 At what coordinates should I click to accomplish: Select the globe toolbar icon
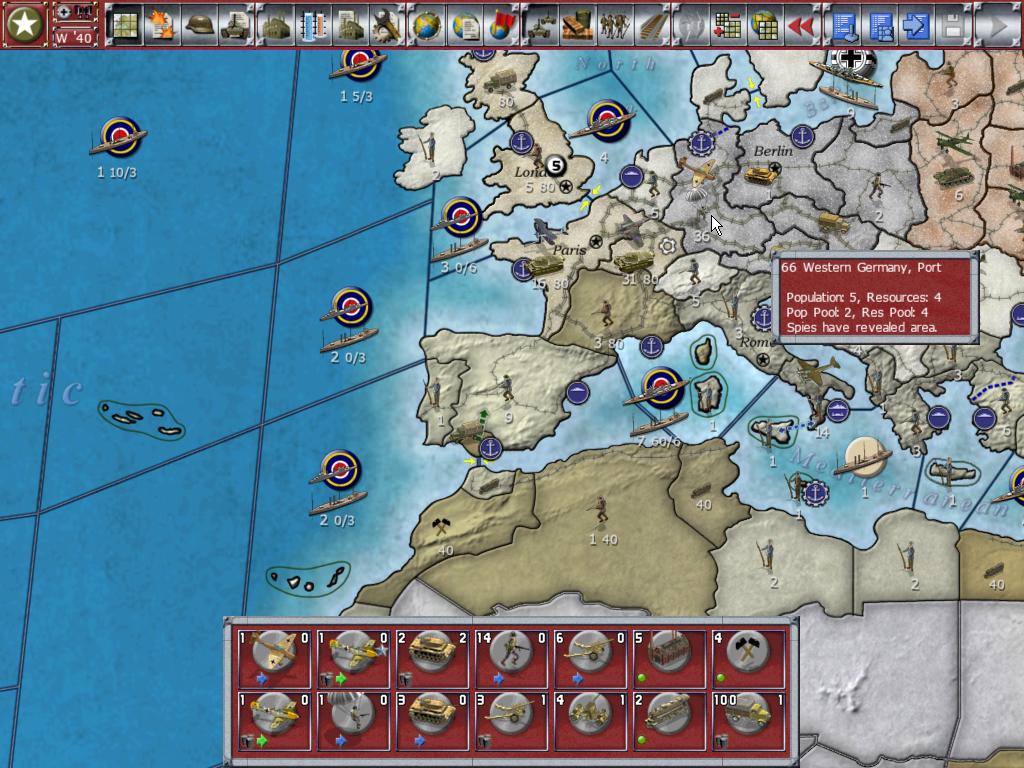427,25
